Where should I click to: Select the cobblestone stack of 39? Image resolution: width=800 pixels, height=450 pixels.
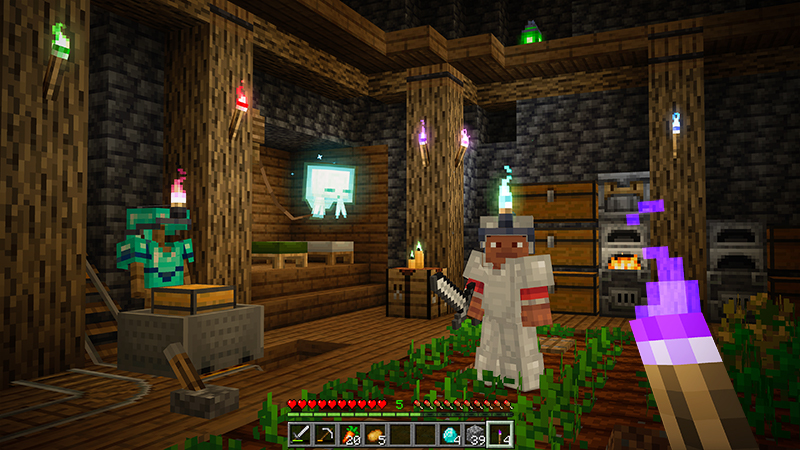[x=476, y=434]
